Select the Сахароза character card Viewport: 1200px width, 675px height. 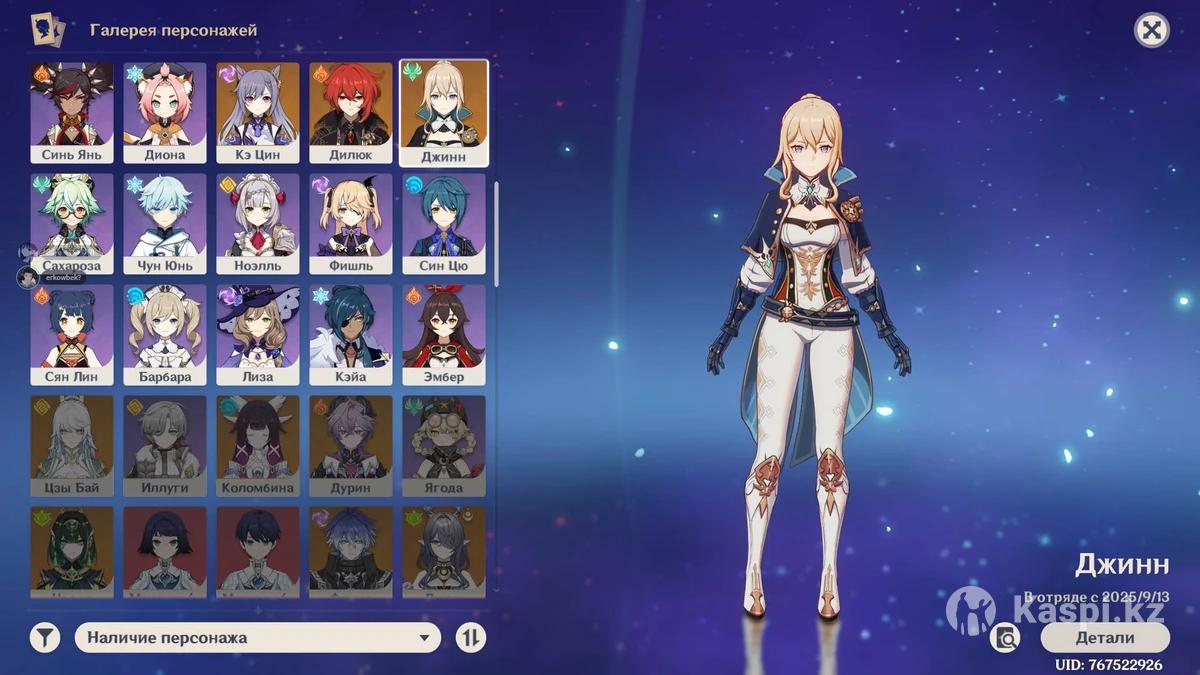tap(71, 224)
